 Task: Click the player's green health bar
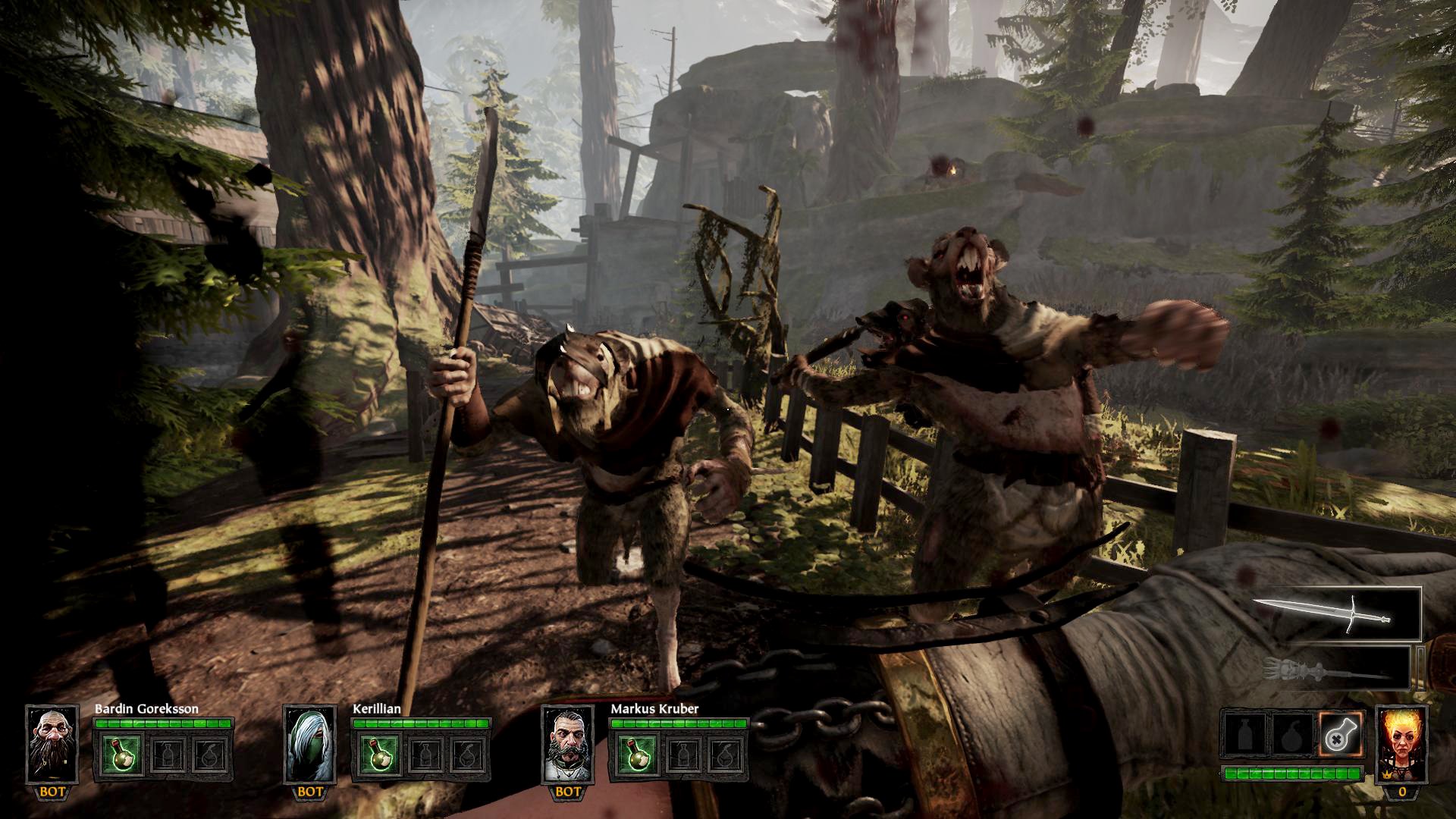click(1294, 773)
